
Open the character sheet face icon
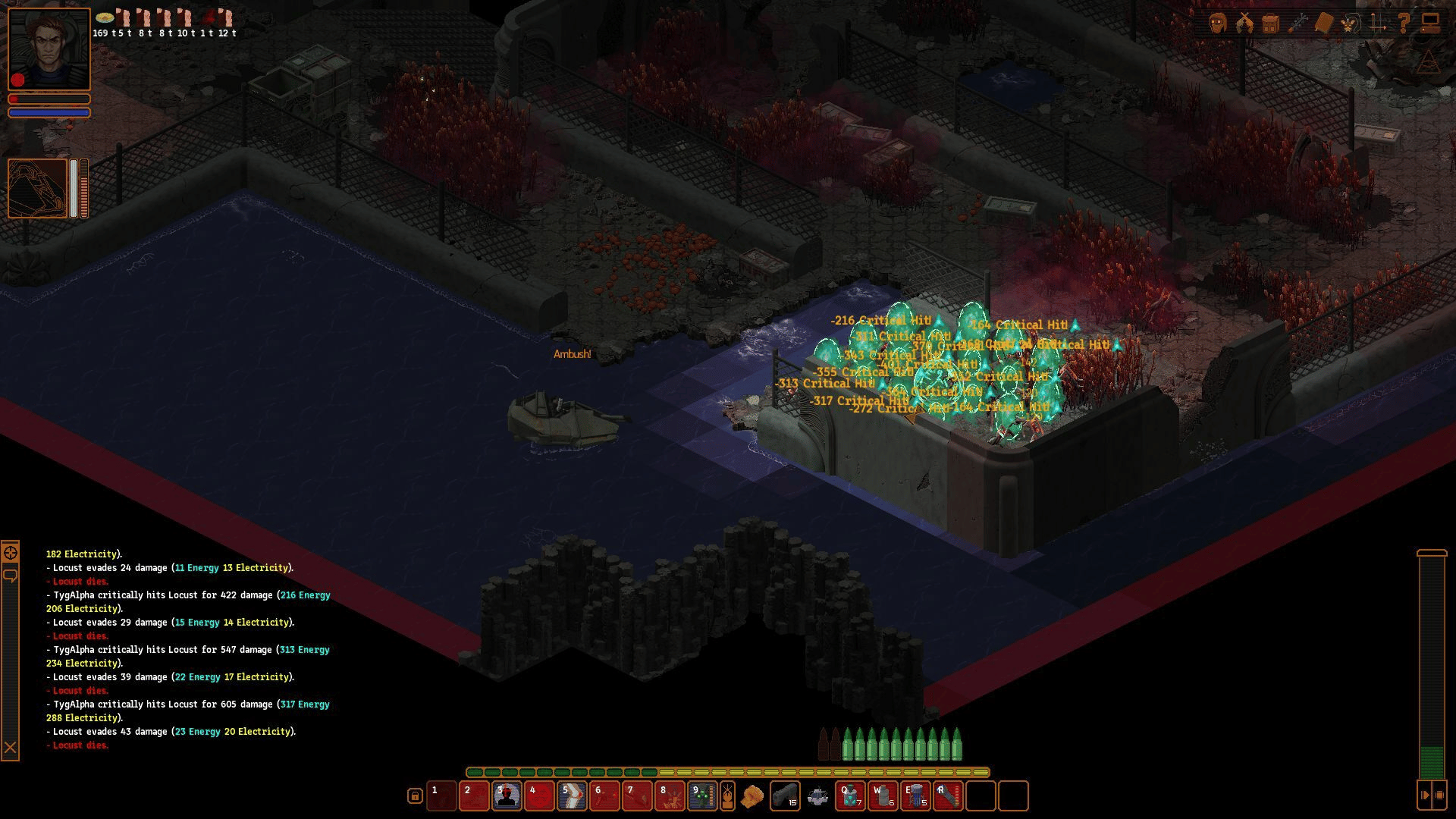(x=1218, y=24)
